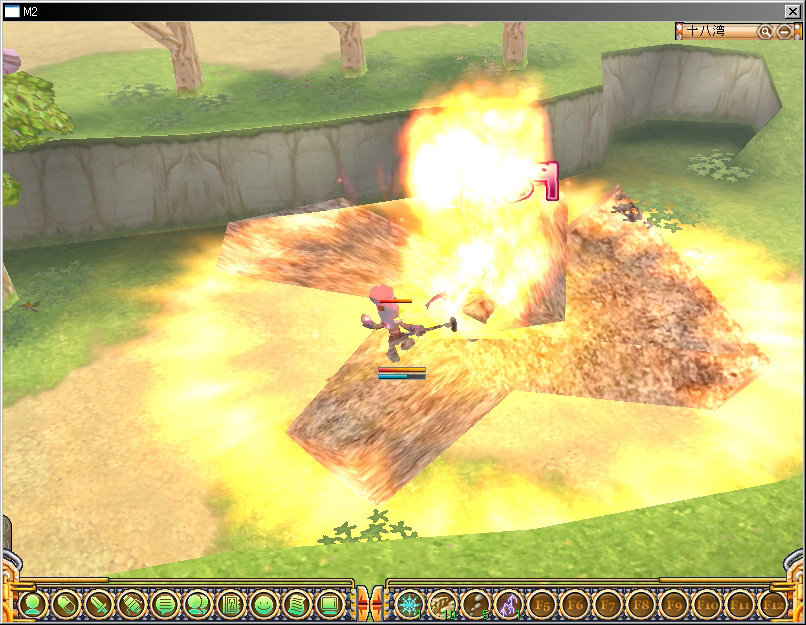Viewport: 806px width, 625px height.
Task: Select the empty F12 hotkey slot
Action: (x=772, y=604)
